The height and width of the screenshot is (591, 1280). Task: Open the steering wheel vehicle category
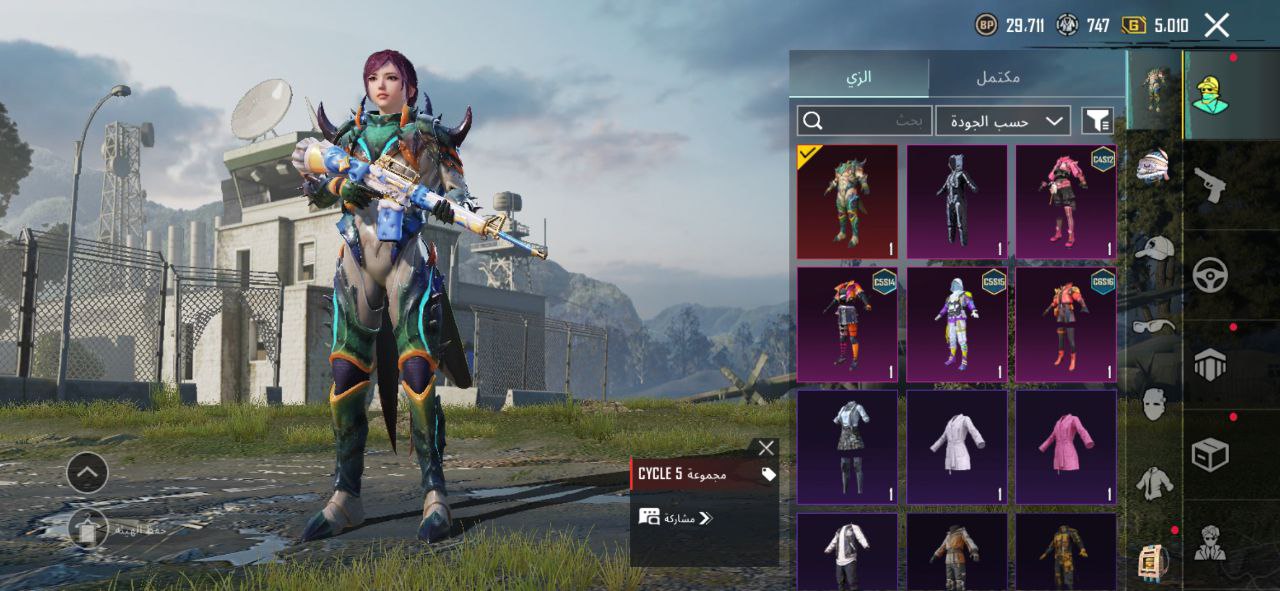coord(1210,275)
